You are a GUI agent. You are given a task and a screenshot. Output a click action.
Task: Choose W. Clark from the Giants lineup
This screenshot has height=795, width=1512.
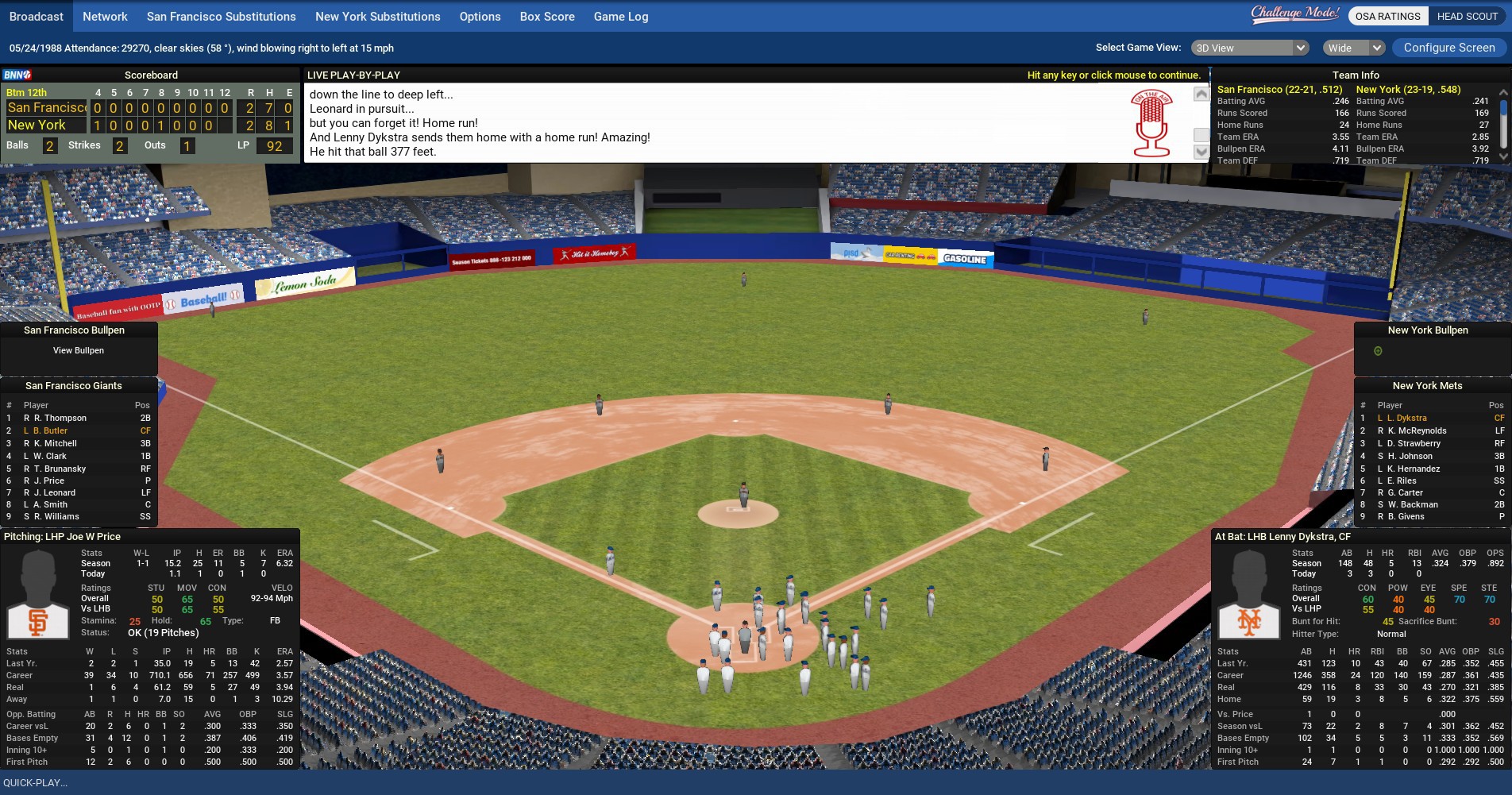50,456
